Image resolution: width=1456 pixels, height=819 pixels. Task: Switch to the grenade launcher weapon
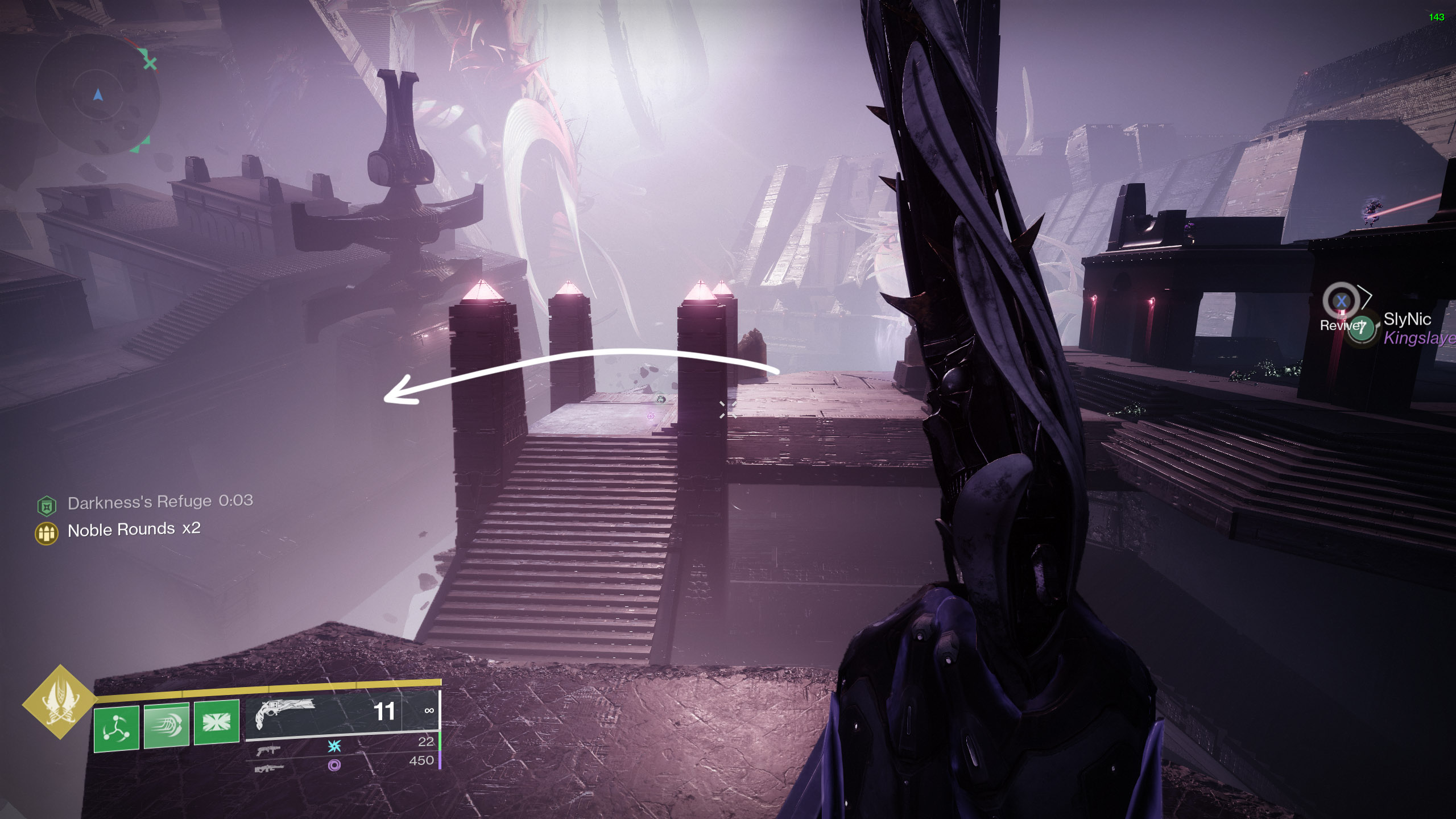(x=268, y=750)
